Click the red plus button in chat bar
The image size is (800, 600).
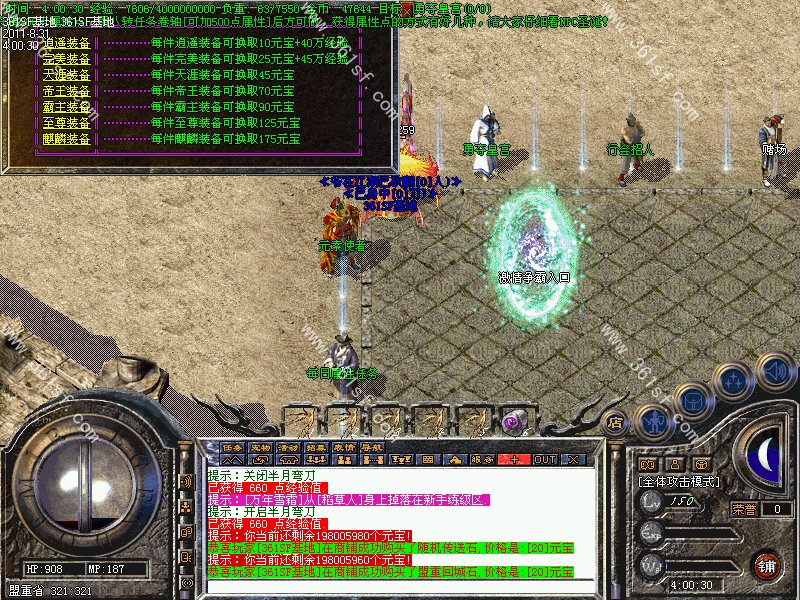[x=513, y=459]
